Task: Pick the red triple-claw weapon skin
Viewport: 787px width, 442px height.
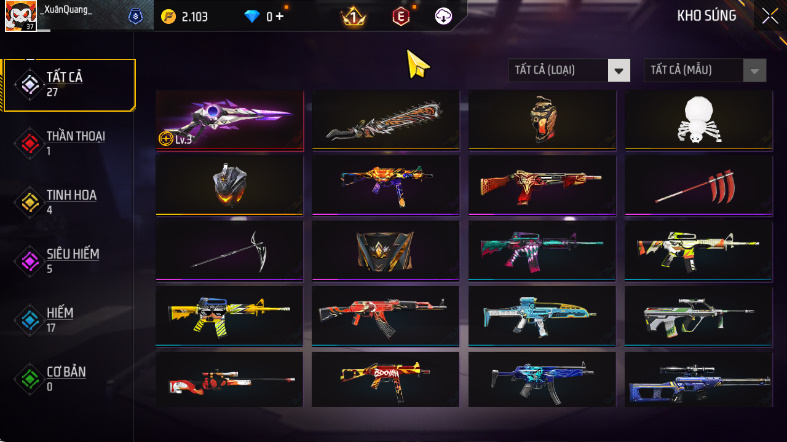Action: click(x=698, y=184)
